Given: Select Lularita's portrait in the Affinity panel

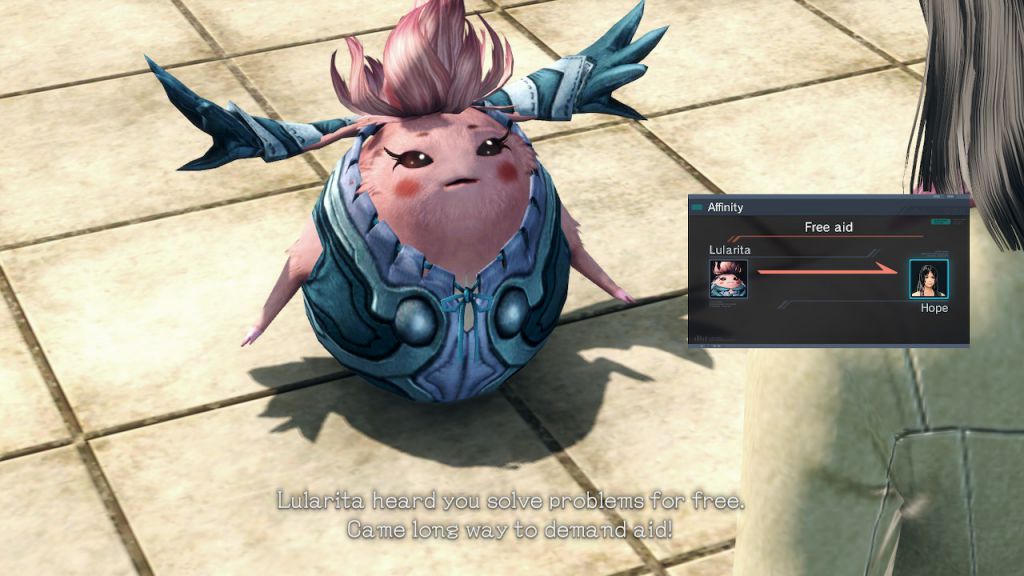Looking at the screenshot, I should pyautogui.click(x=728, y=278).
